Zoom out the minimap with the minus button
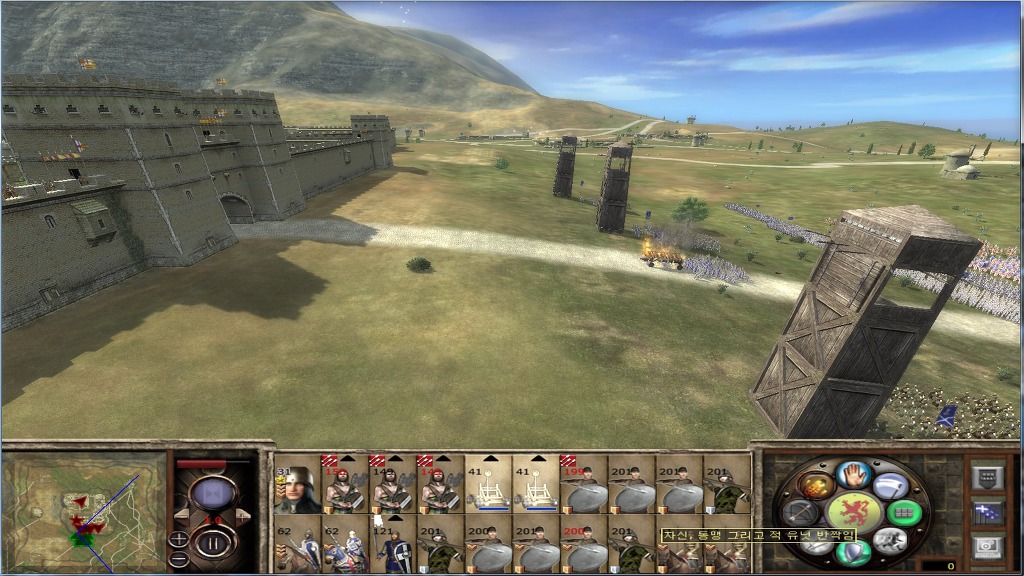The width and height of the screenshot is (1024, 576). [179, 556]
